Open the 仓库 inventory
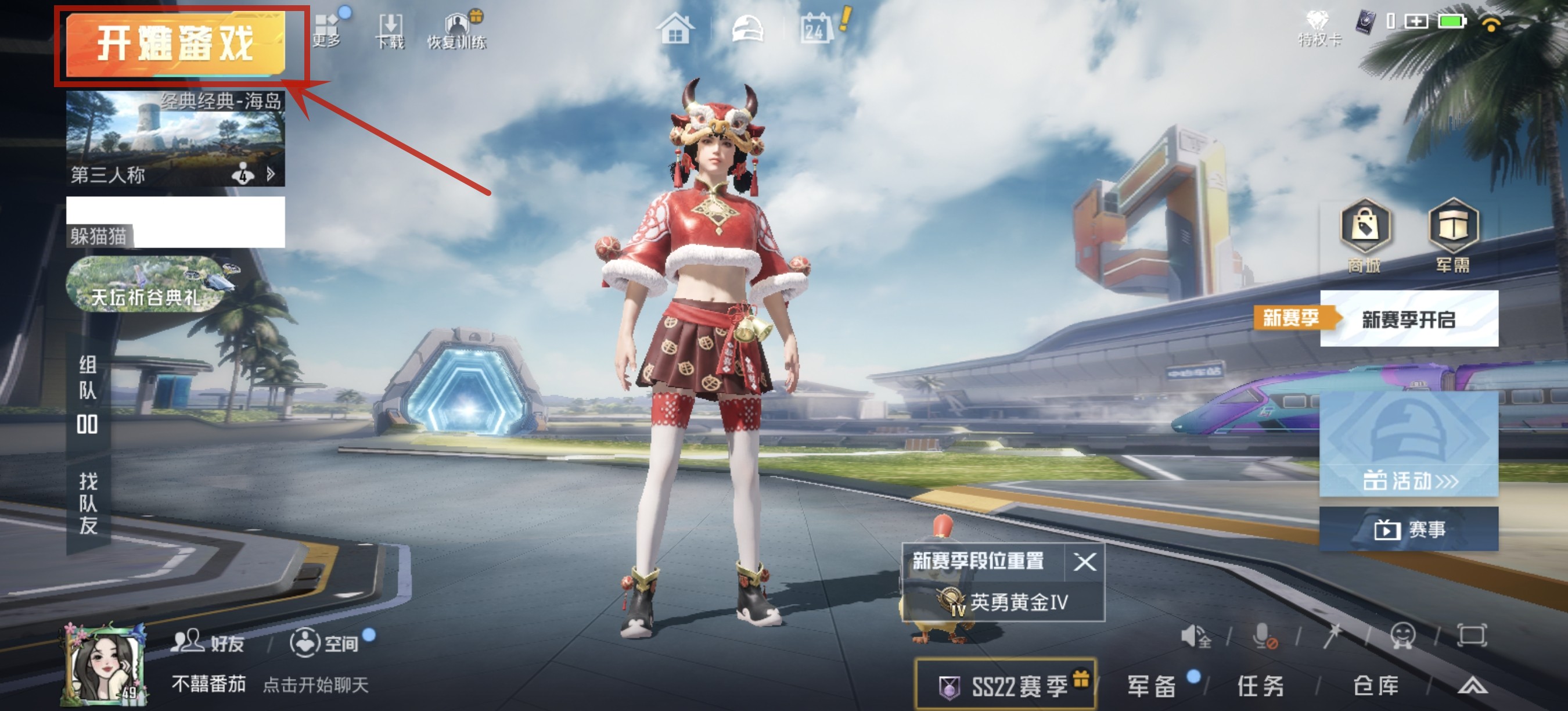The width and height of the screenshot is (1568, 711). (x=1376, y=686)
